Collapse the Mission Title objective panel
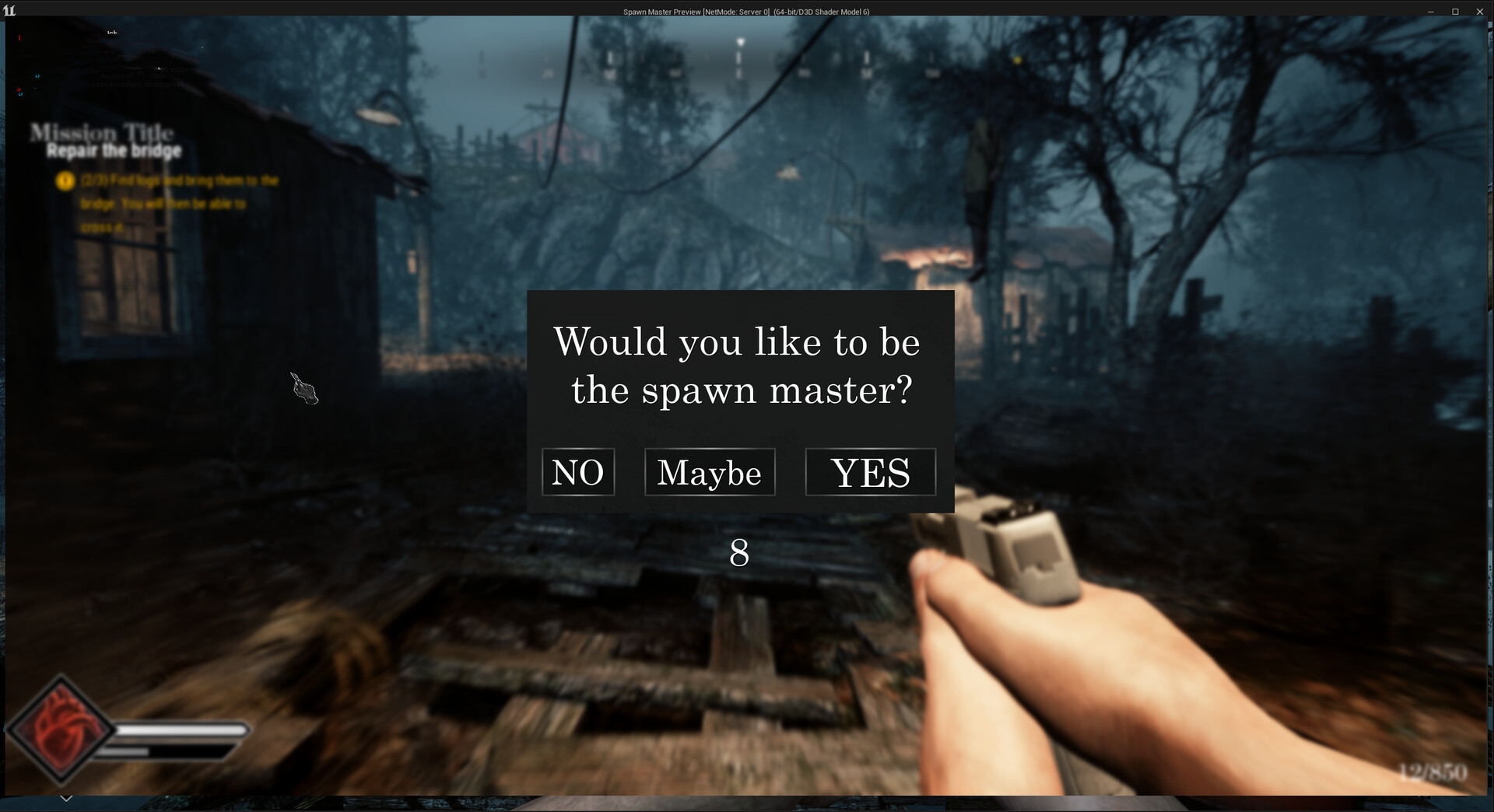The width and height of the screenshot is (1494, 812). tap(101, 132)
